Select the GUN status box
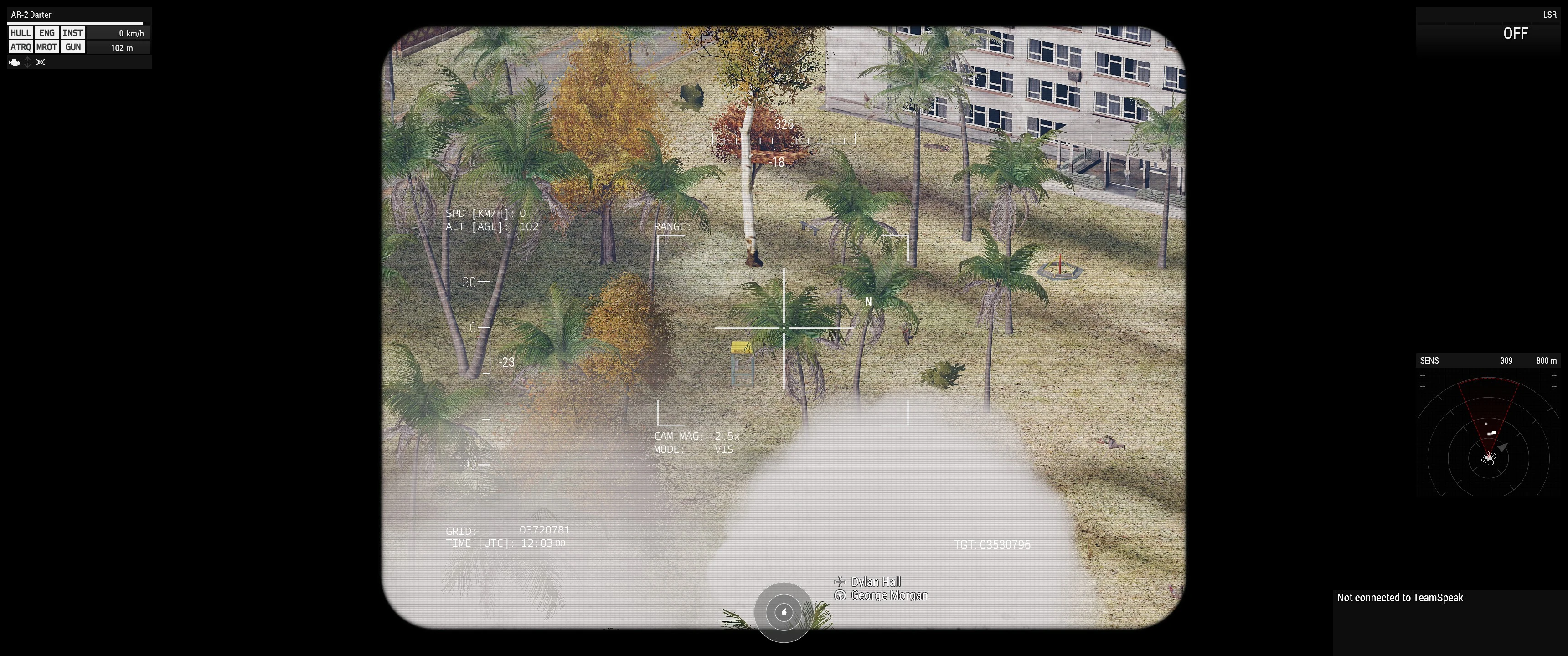1568x656 pixels. coord(73,47)
